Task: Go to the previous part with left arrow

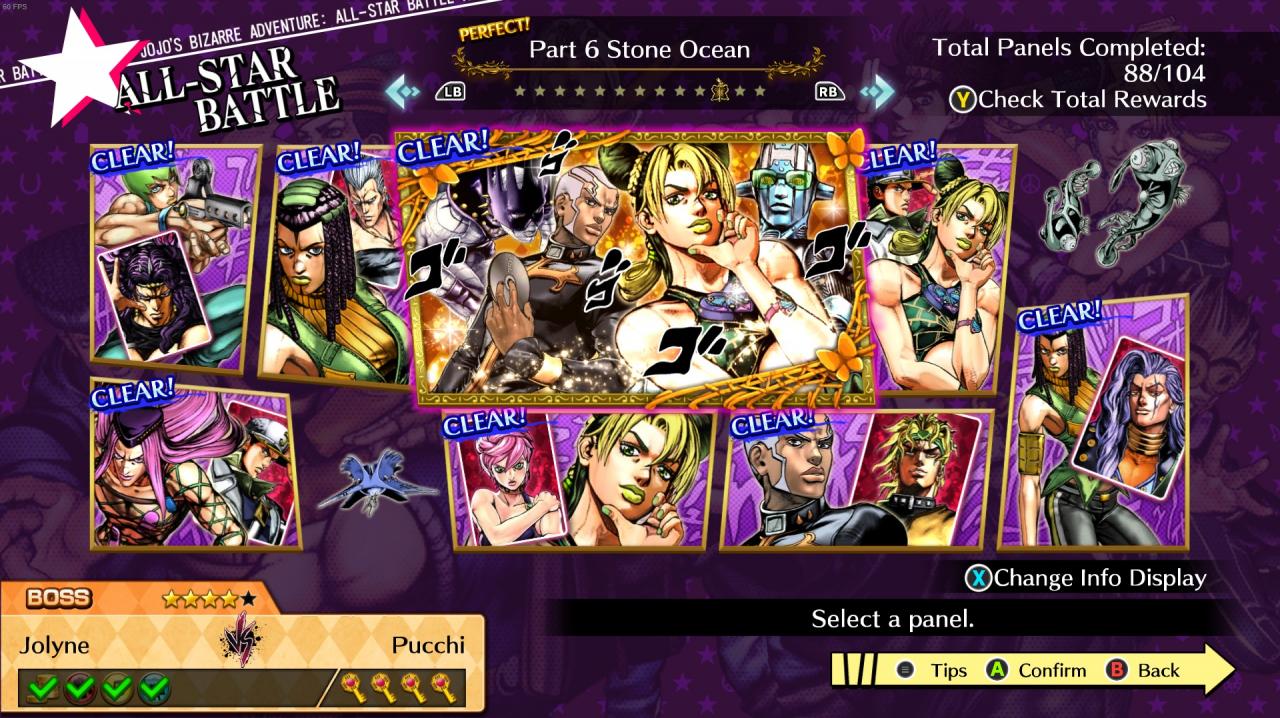Action: click(403, 92)
